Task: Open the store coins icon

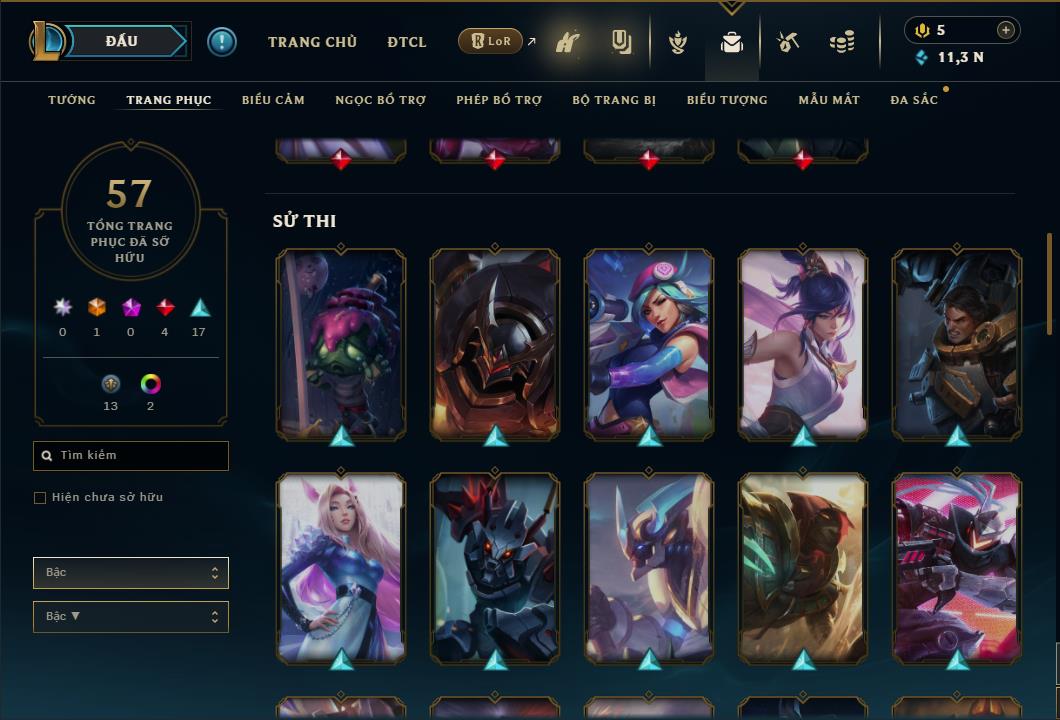Action: 842,42
